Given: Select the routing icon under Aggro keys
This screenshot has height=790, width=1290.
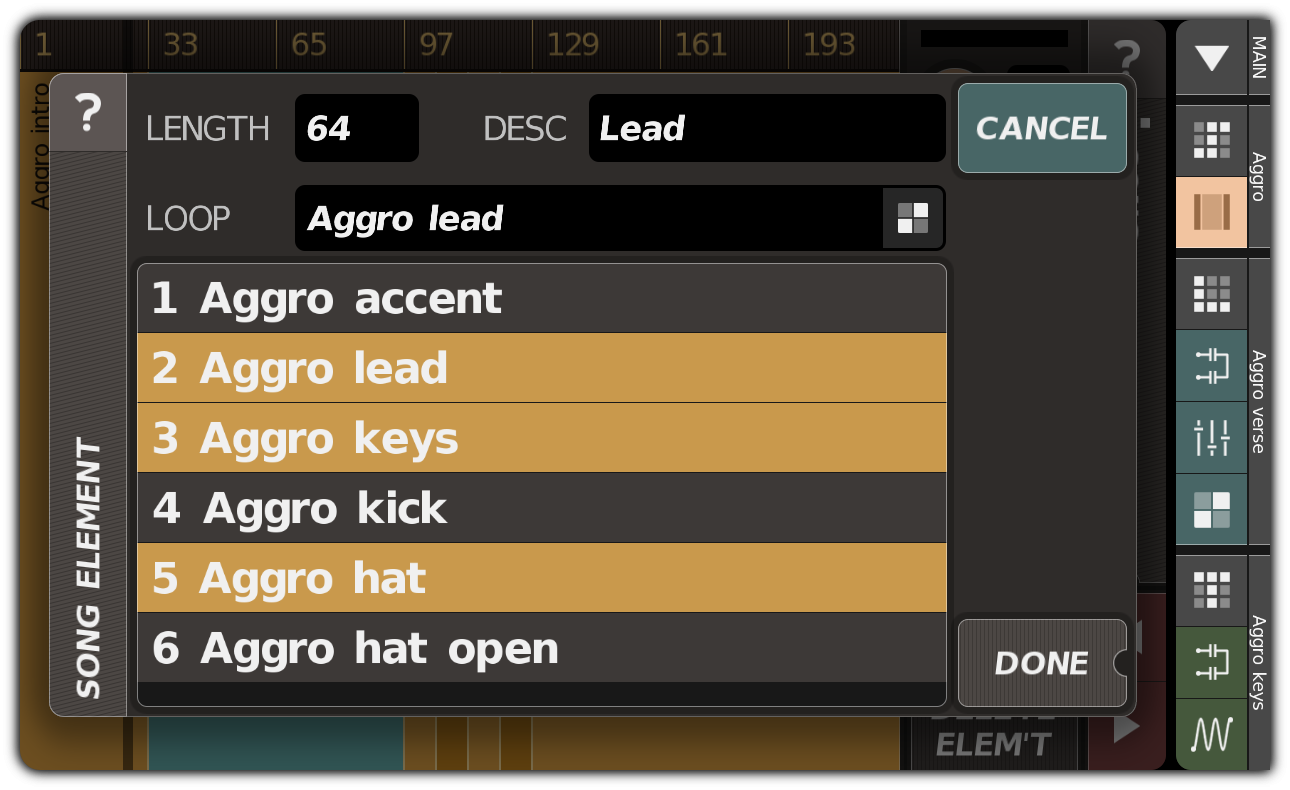Looking at the screenshot, I should tap(1211, 662).
